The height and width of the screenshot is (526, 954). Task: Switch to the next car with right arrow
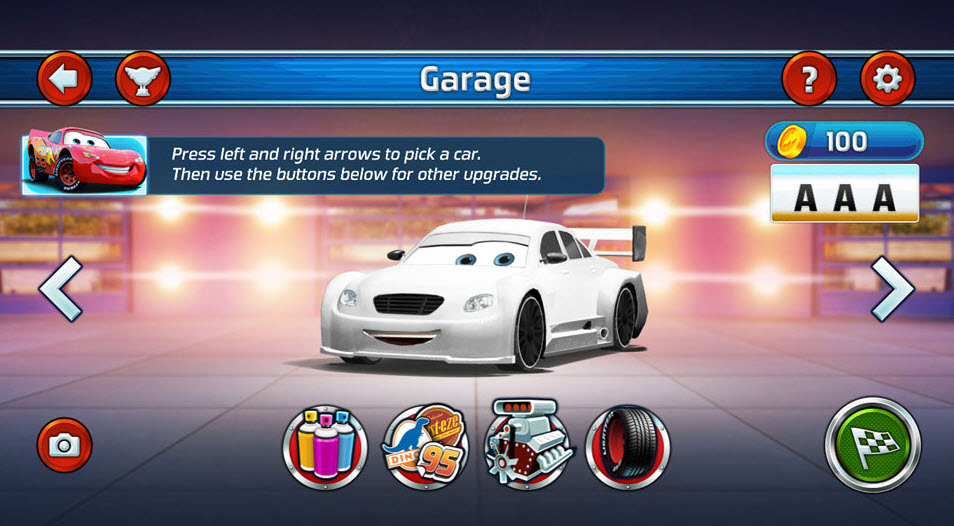click(x=892, y=289)
